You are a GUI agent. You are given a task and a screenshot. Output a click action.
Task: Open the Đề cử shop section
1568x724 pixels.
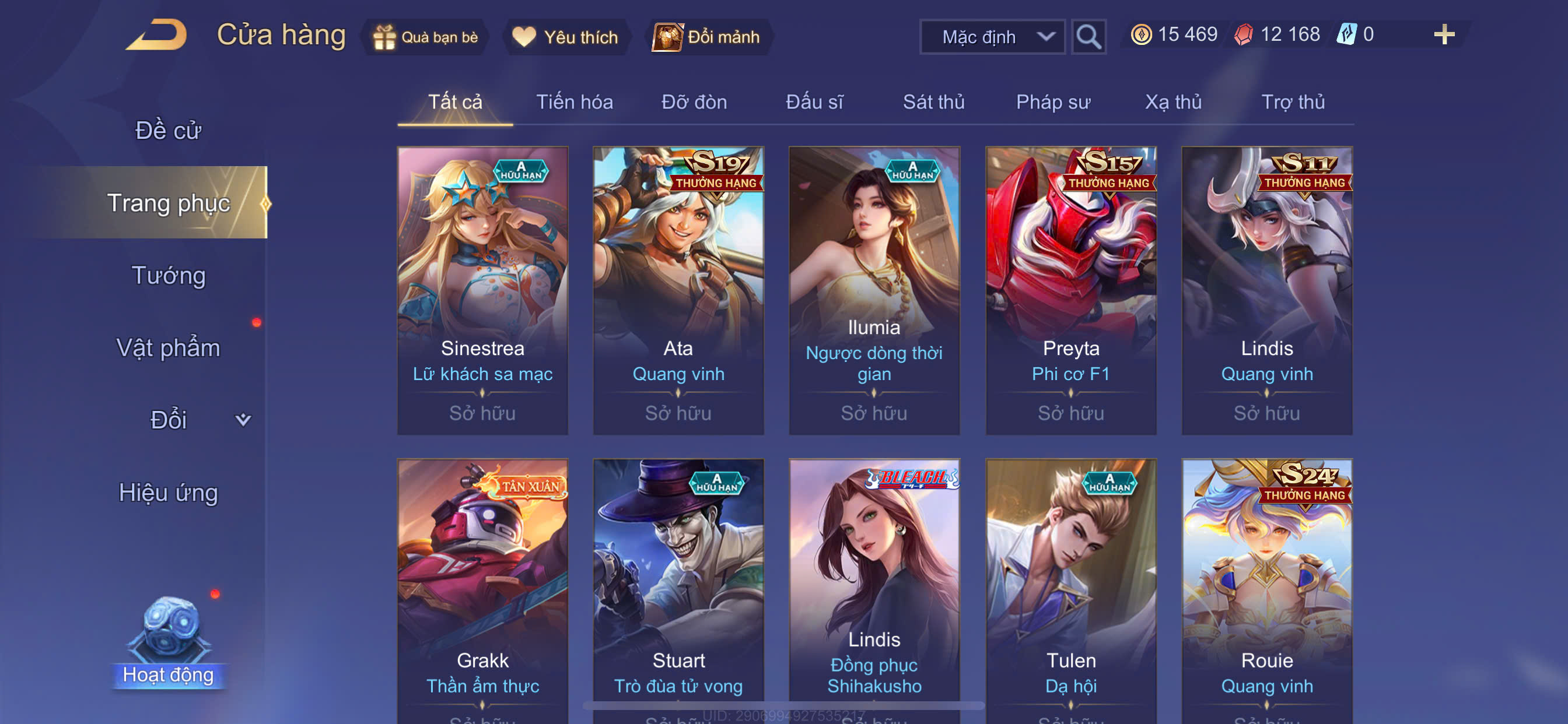pos(168,130)
